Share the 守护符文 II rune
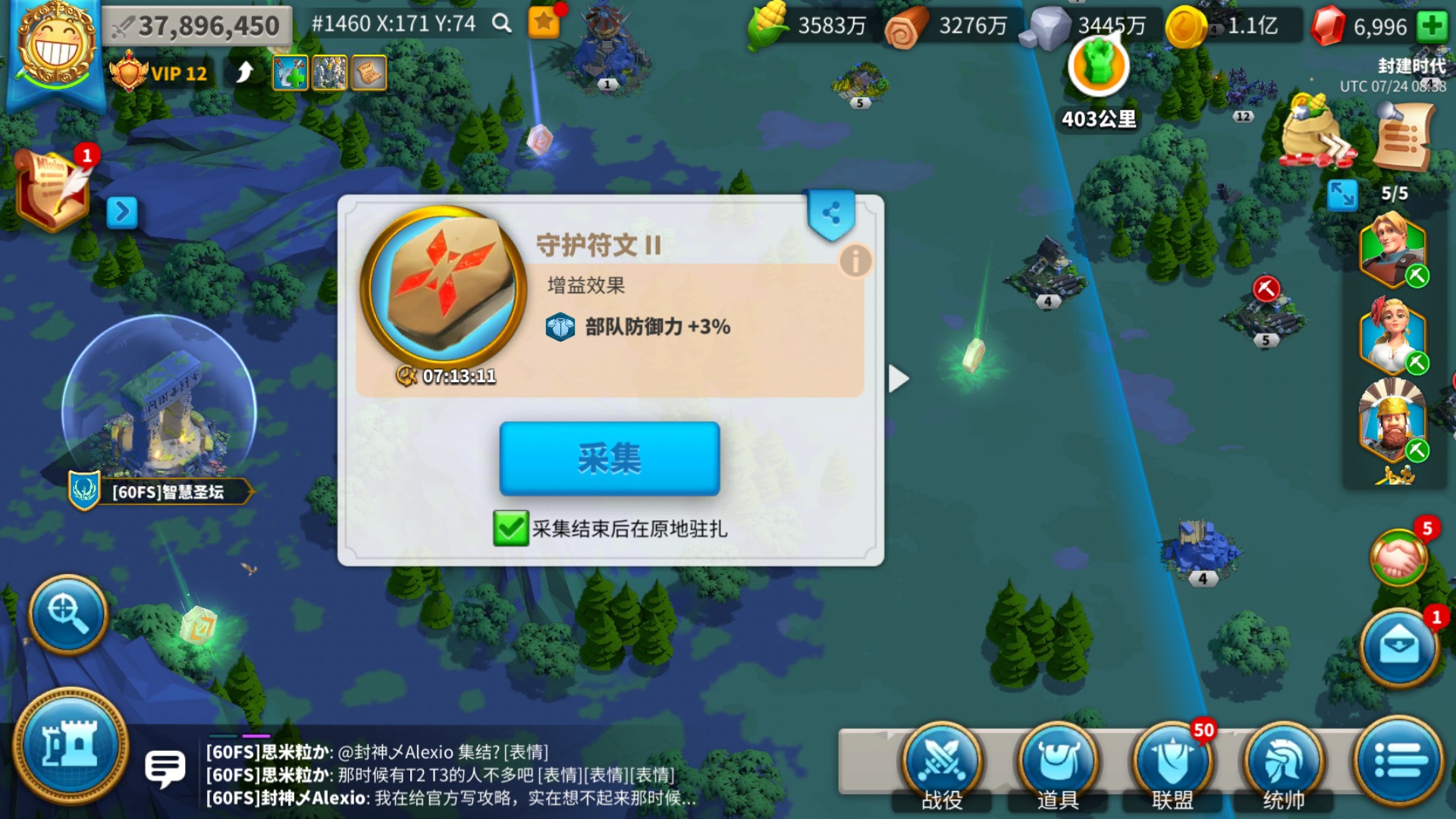Image resolution: width=1456 pixels, height=819 pixels. click(x=833, y=212)
